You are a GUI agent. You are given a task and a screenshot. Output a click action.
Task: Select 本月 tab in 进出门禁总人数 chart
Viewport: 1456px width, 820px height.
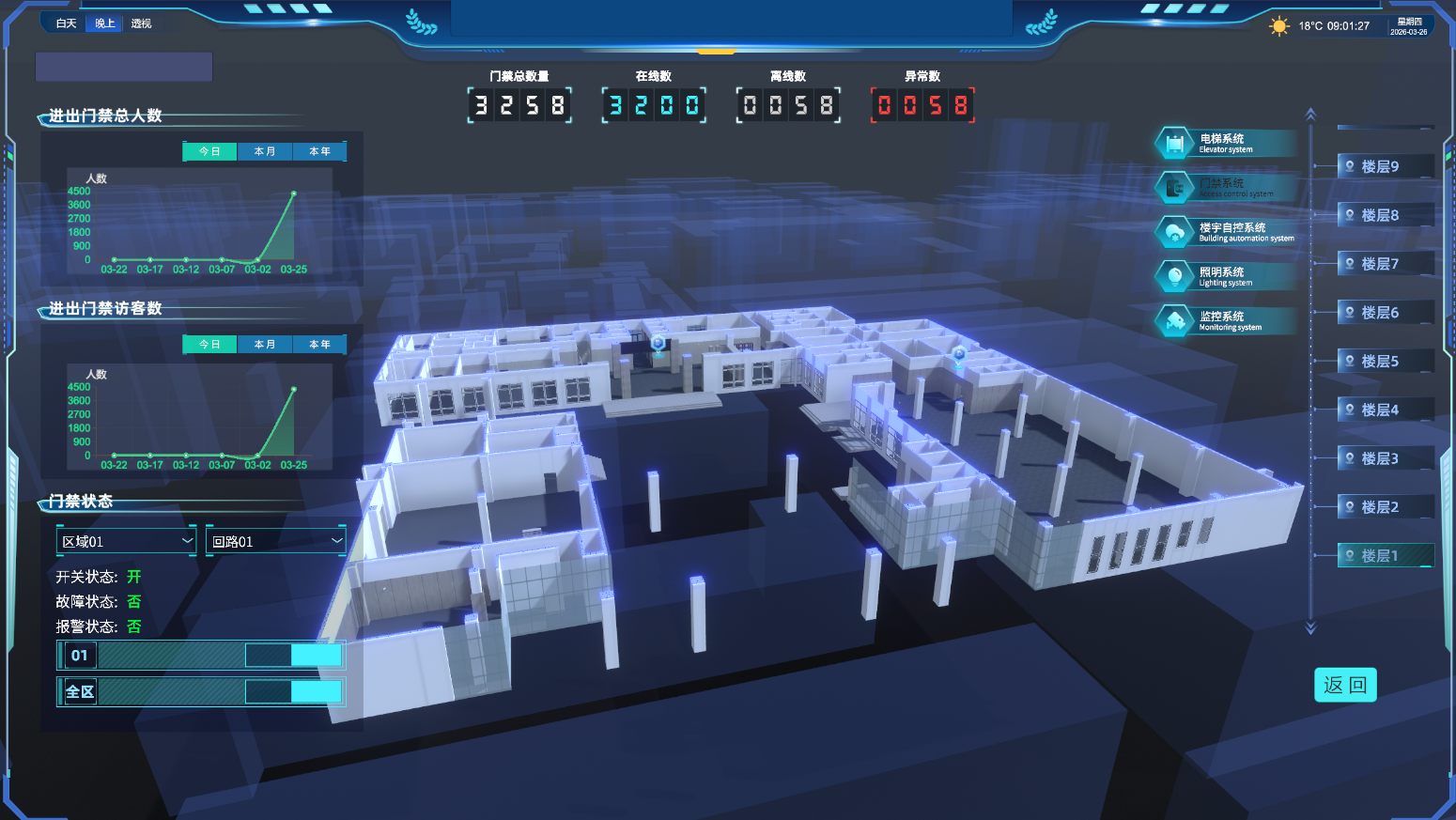(265, 151)
